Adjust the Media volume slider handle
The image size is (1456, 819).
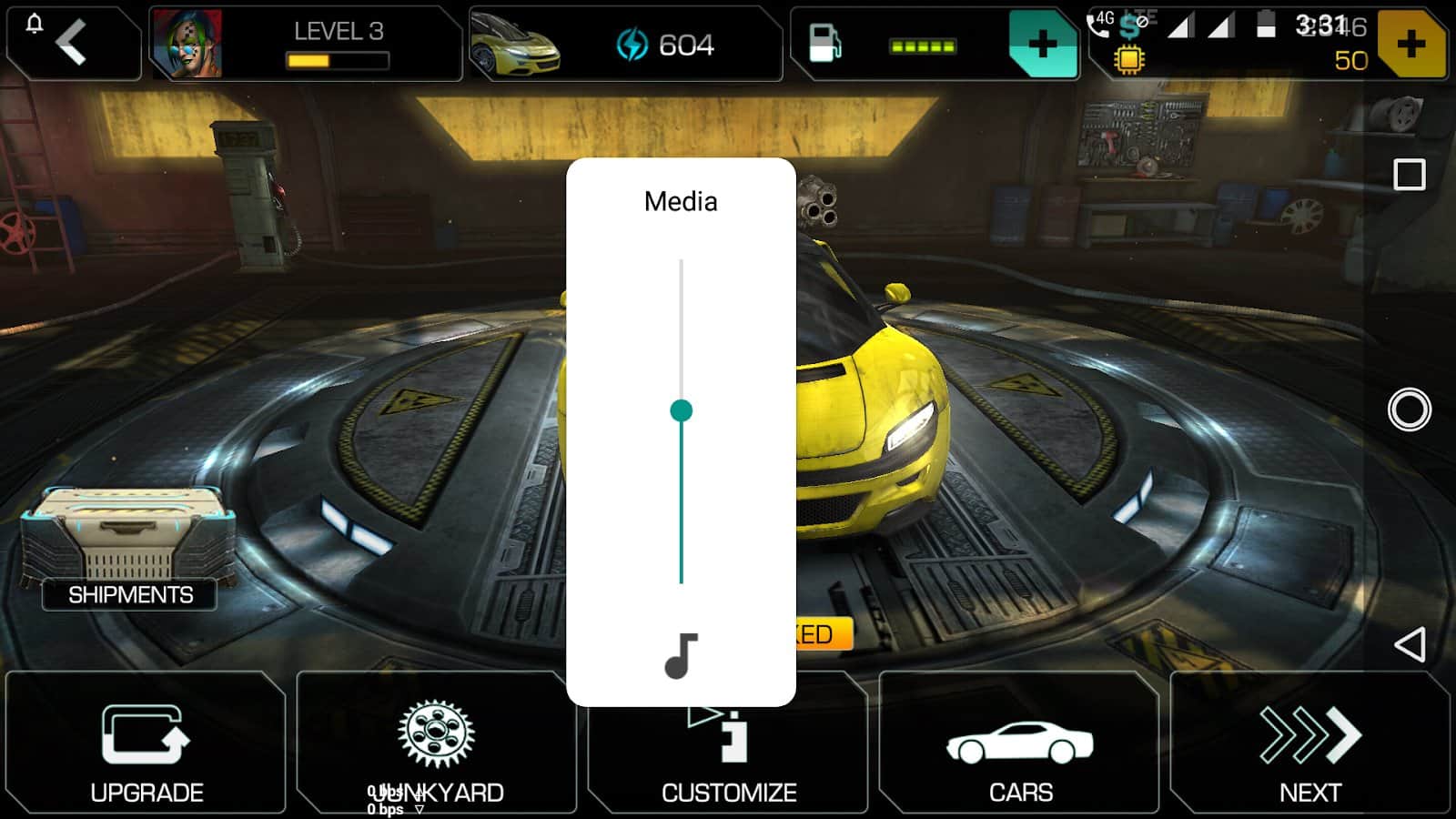click(682, 411)
